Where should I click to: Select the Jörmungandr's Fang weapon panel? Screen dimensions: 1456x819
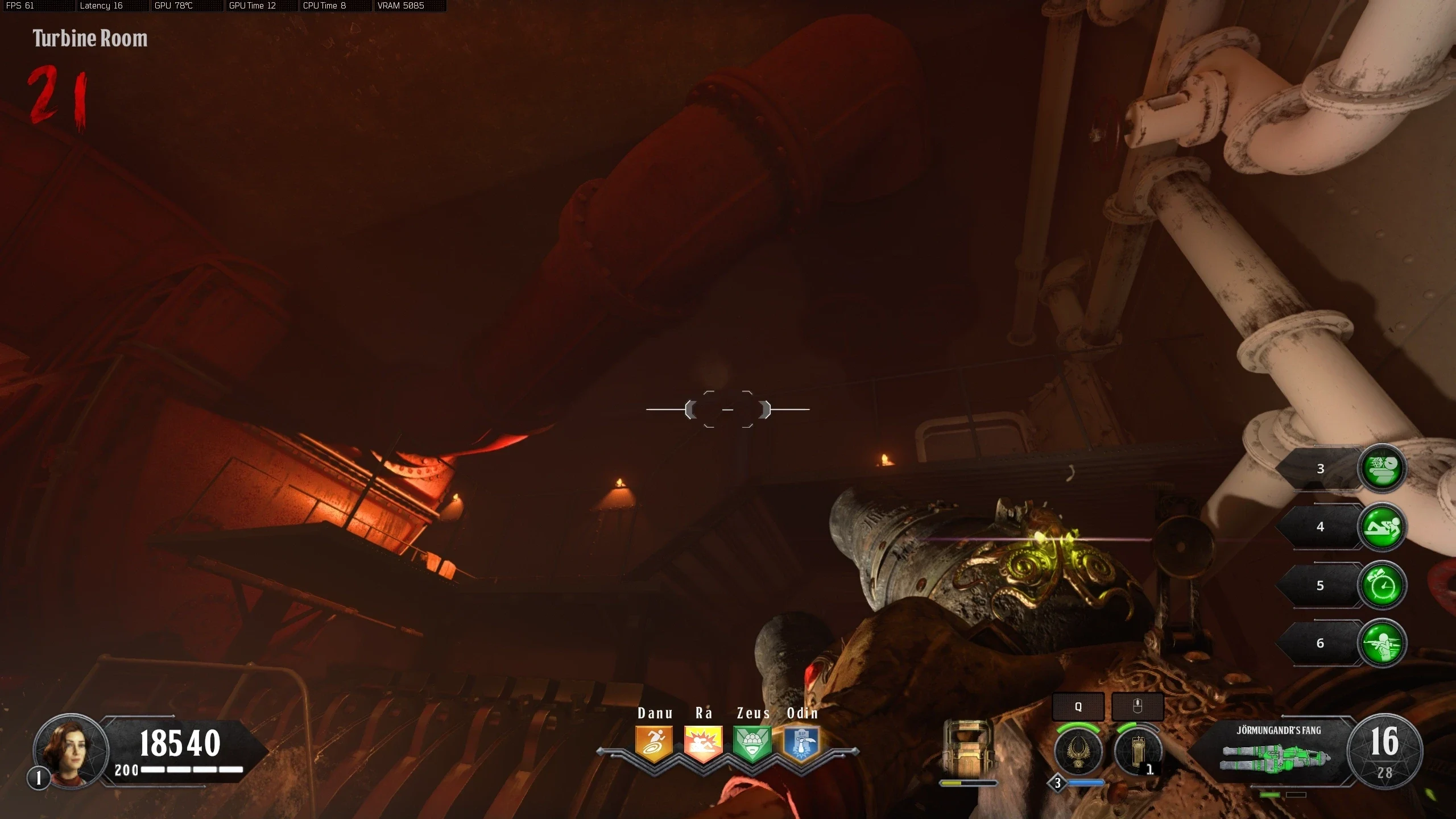(1277, 752)
